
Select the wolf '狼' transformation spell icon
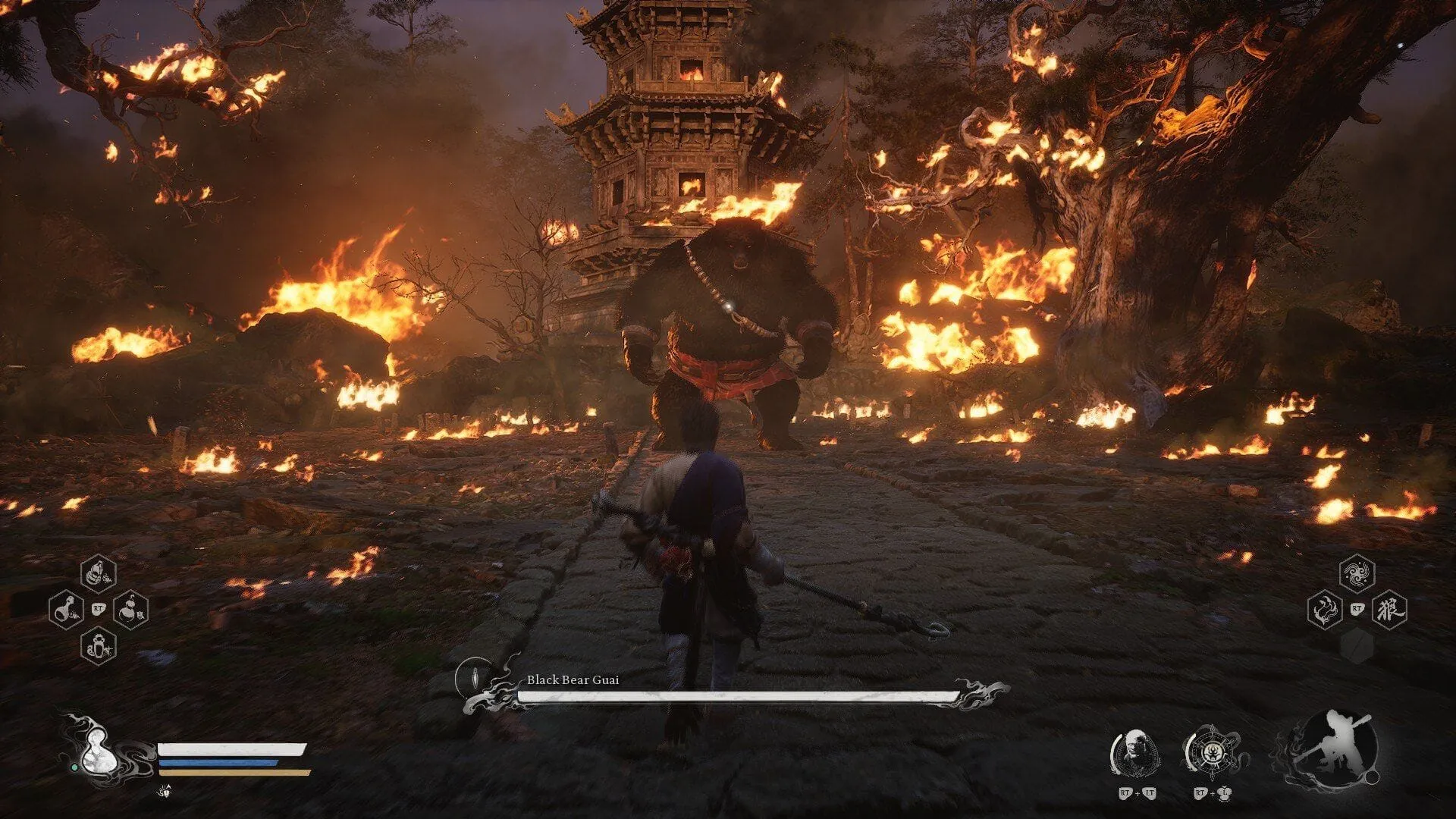tap(1390, 610)
